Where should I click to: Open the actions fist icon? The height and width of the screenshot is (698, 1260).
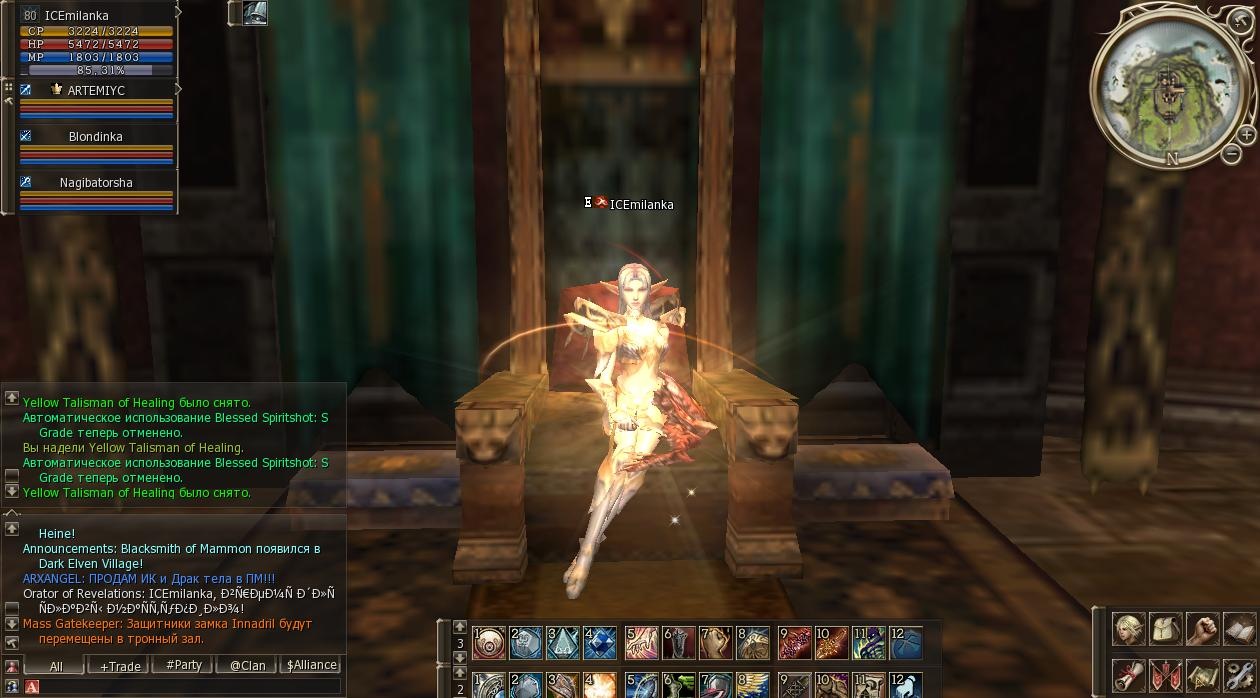point(1202,629)
